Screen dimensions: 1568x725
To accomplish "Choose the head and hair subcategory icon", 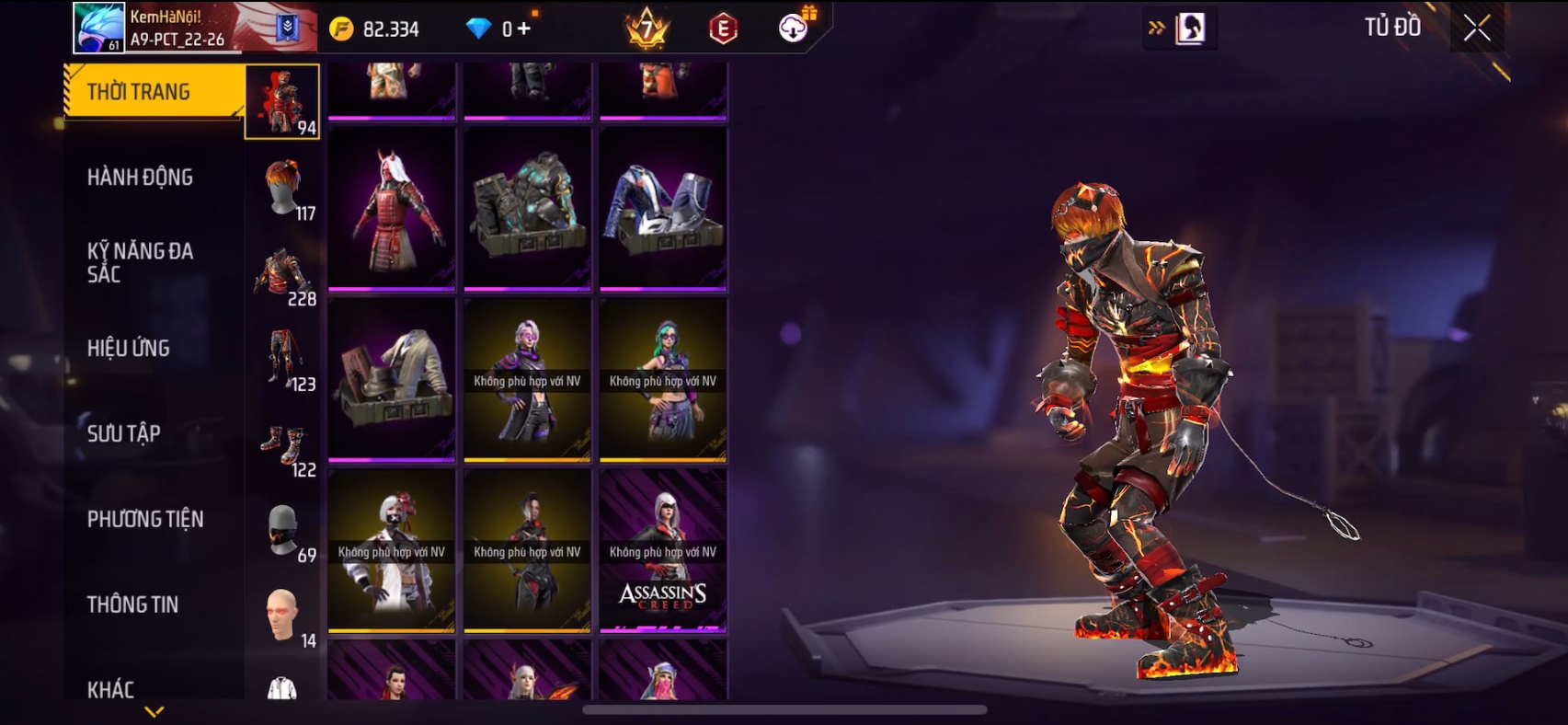I will tap(284, 189).
